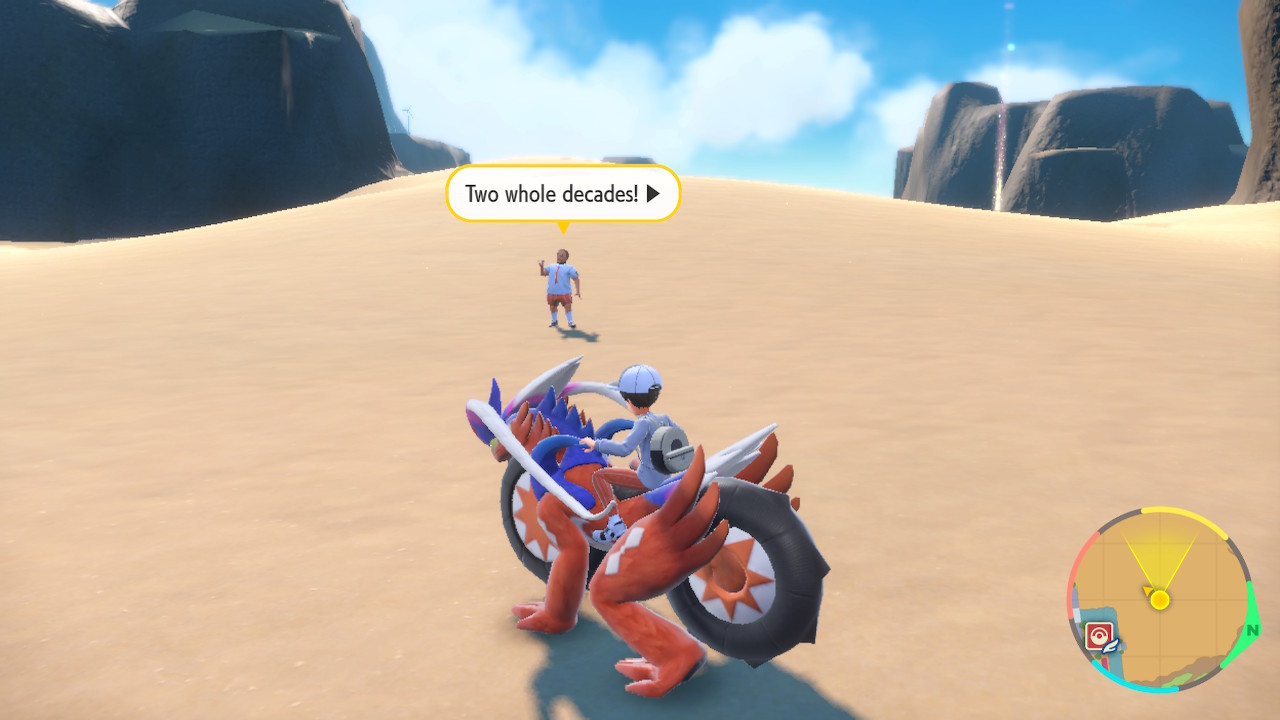Click the Two whole decades speech bubble
The width and height of the screenshot is (1280, 720).
coord(560,193)
